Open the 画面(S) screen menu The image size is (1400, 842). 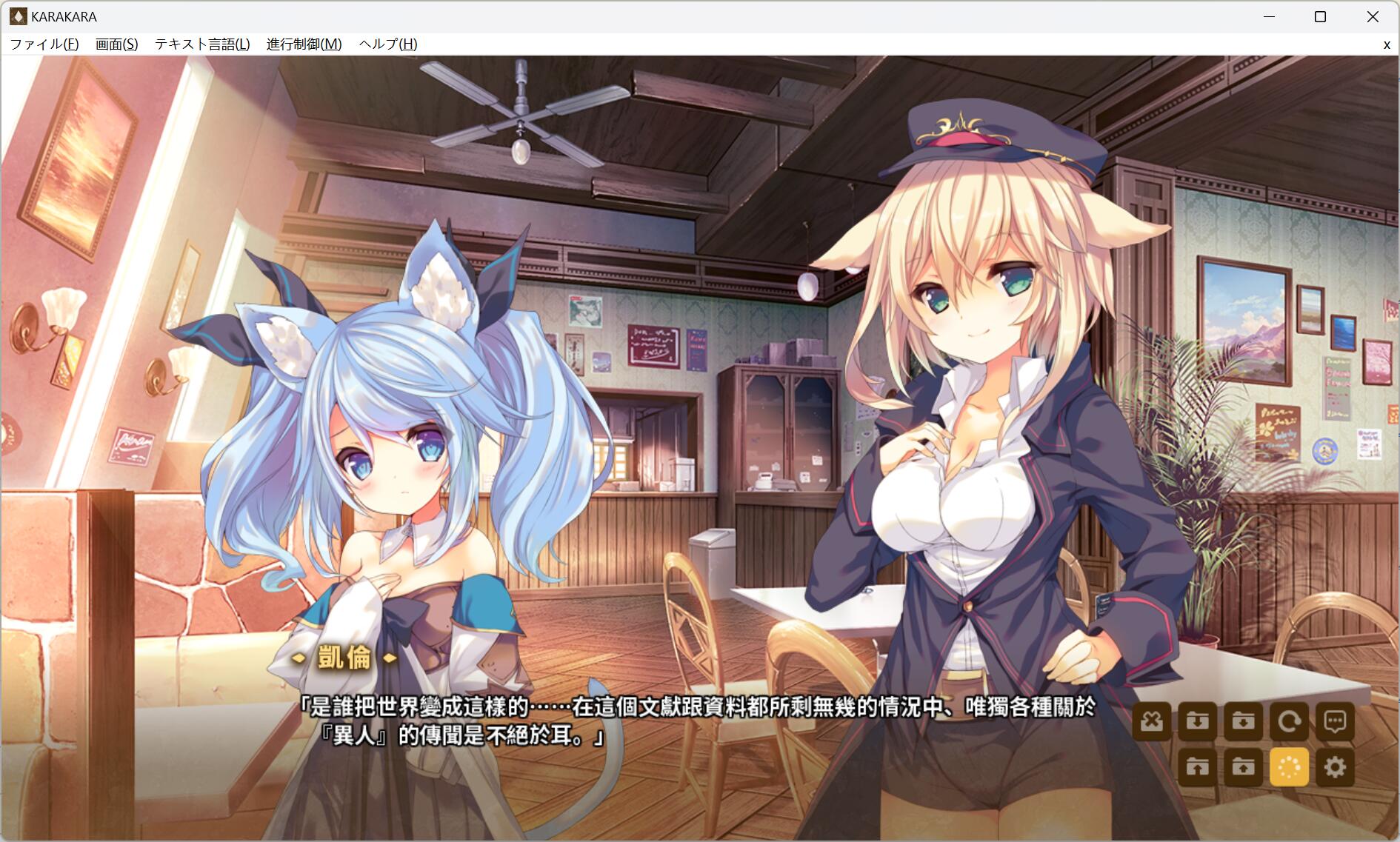(x=116, y=44)
